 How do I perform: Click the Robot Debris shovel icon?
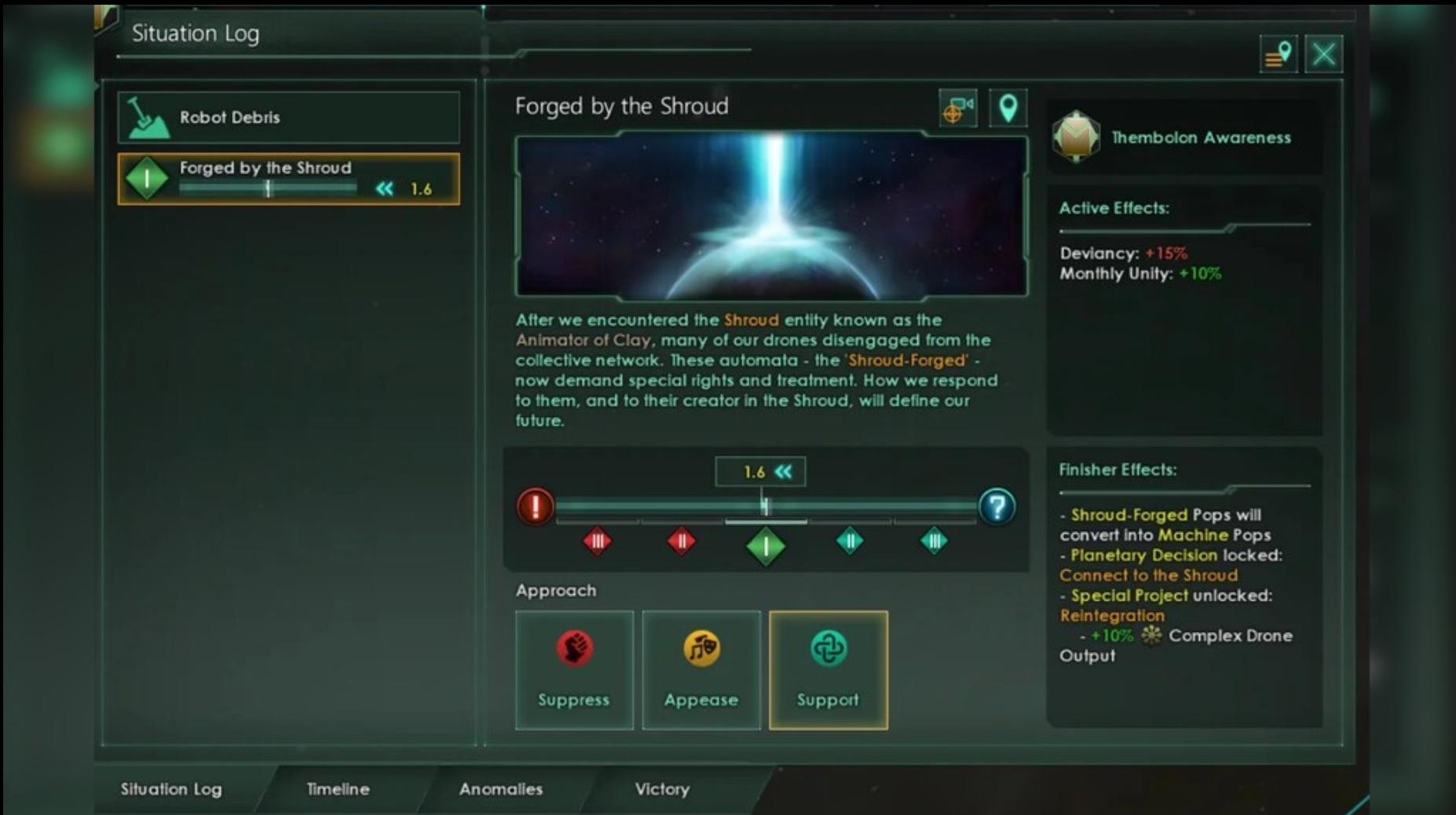pos(149,118)
